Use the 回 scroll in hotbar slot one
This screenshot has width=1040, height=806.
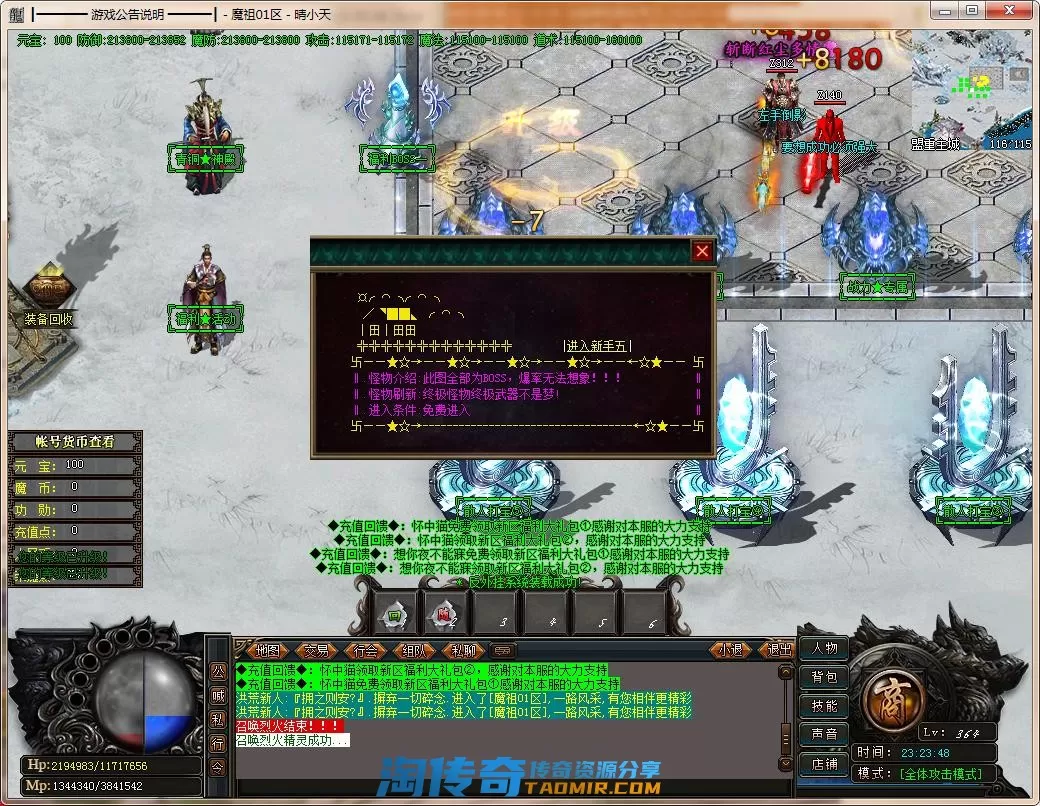394,614
